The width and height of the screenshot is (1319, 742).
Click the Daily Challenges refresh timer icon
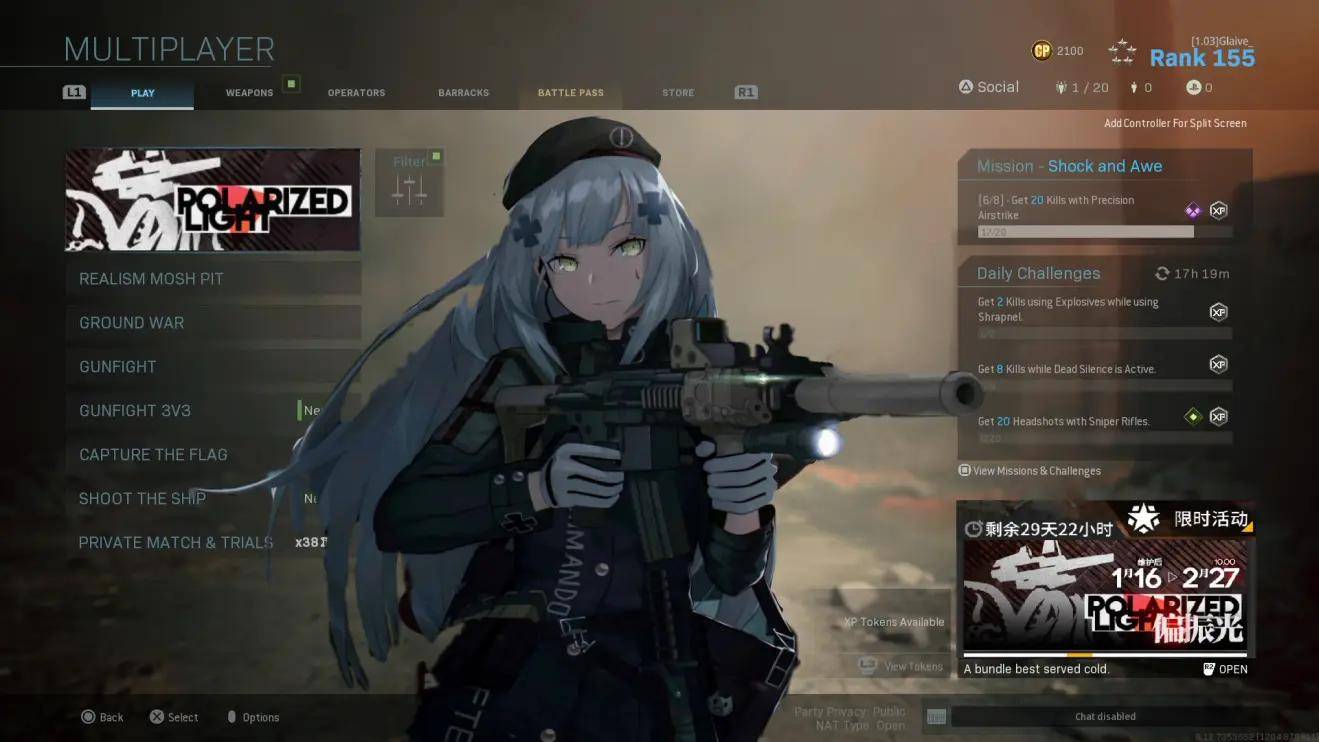click(x=1162, y=272)
